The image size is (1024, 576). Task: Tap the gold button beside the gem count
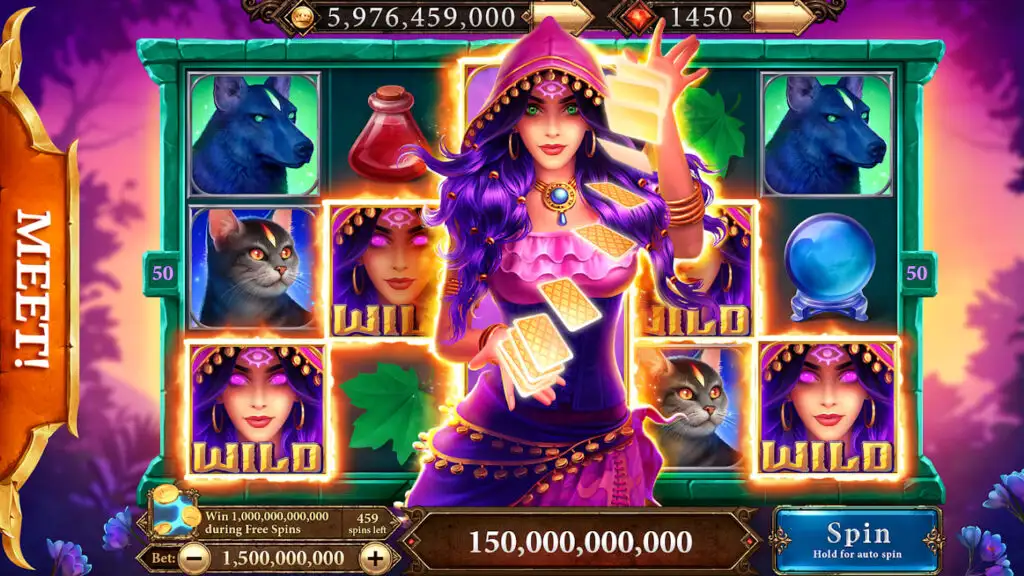coord(780,17)
